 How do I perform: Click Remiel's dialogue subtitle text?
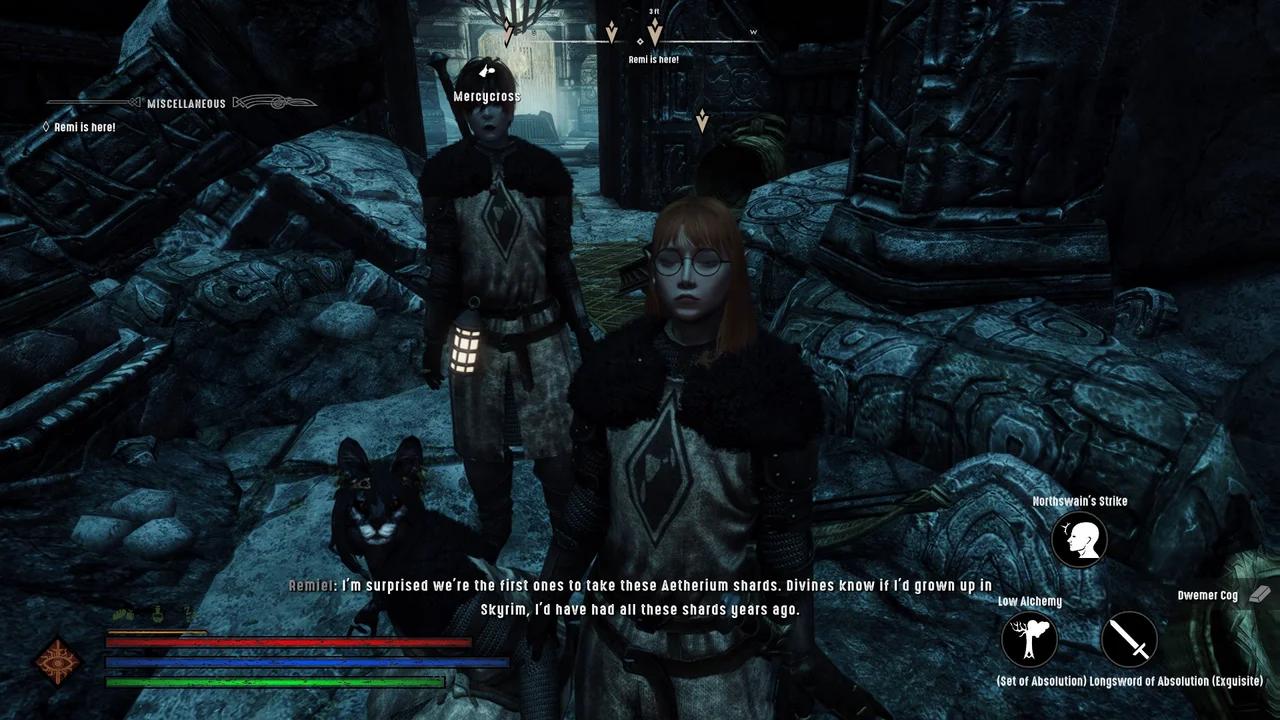pos(640,597)
